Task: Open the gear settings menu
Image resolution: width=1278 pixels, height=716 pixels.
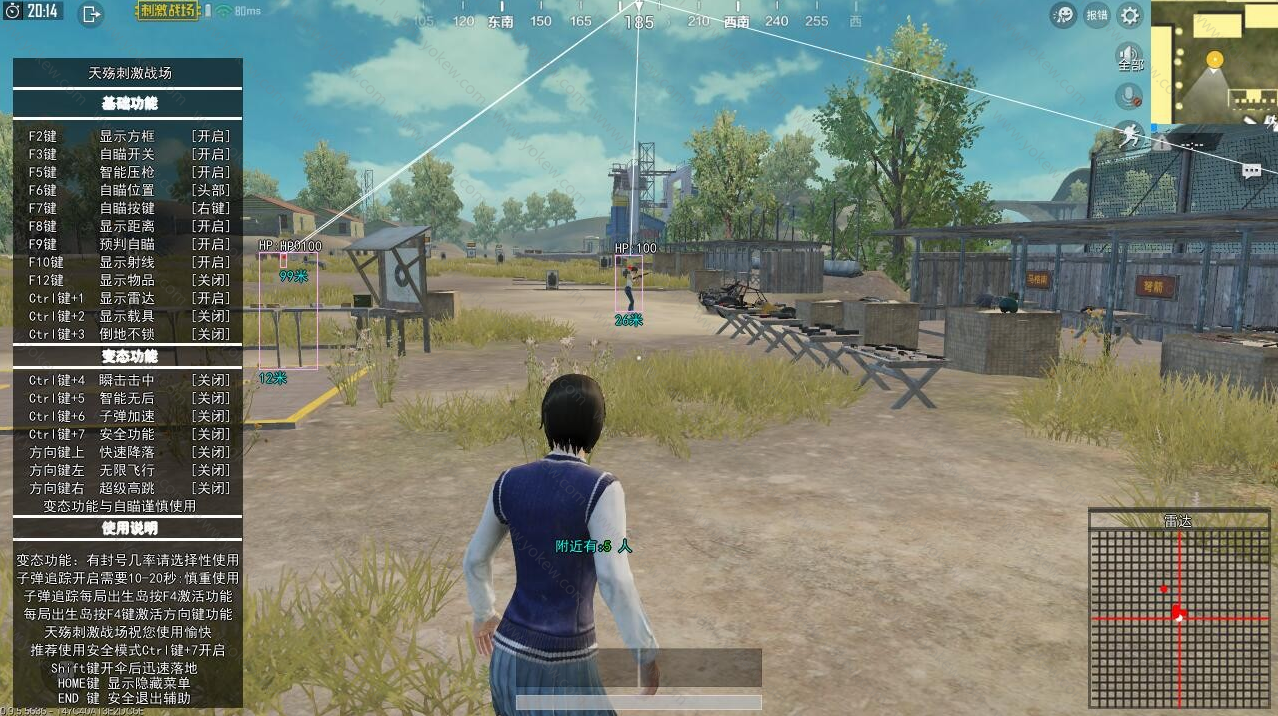Action: coord(1130,15)
